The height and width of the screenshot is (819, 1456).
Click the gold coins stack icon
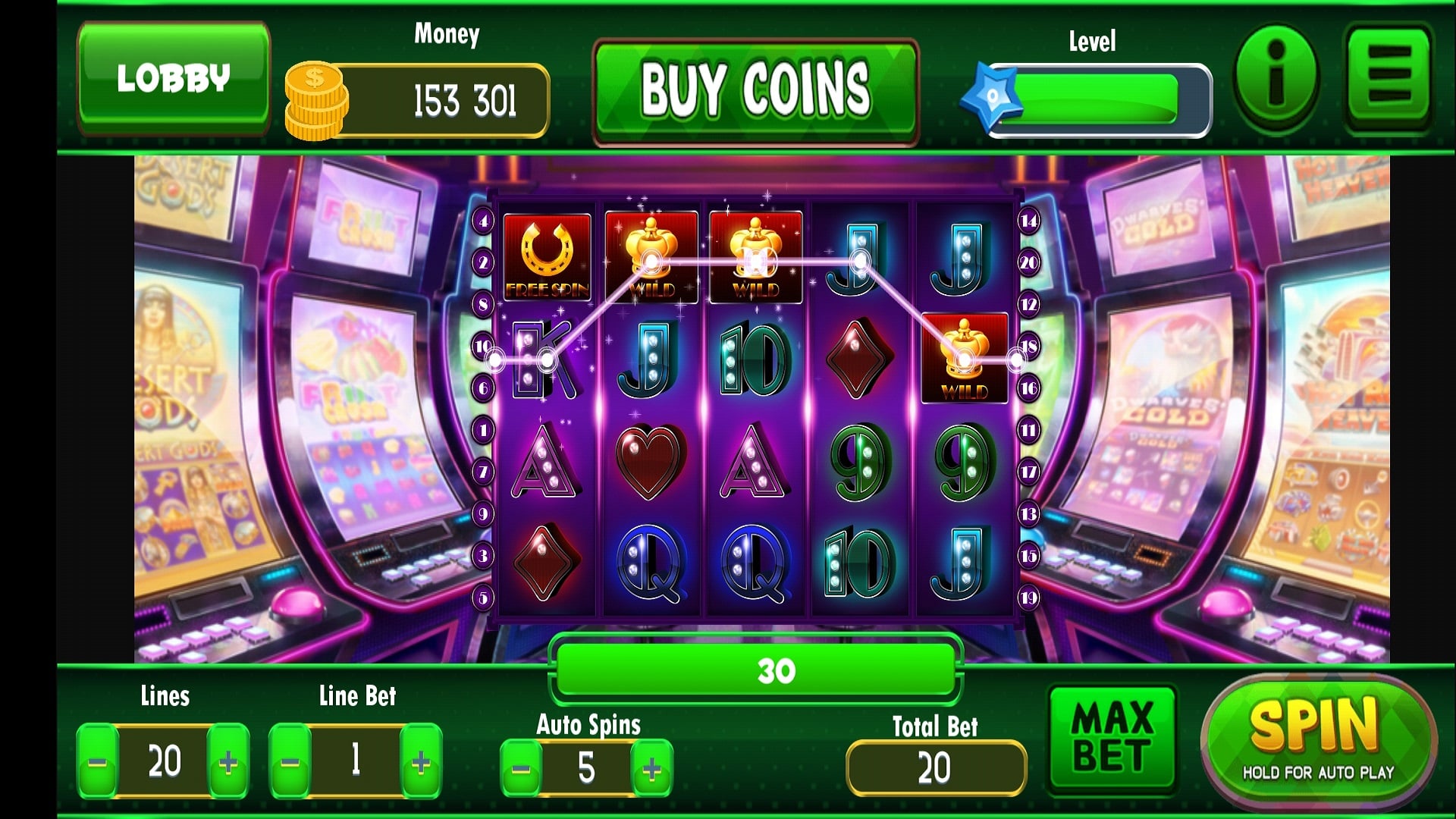(x=316, y=97)
